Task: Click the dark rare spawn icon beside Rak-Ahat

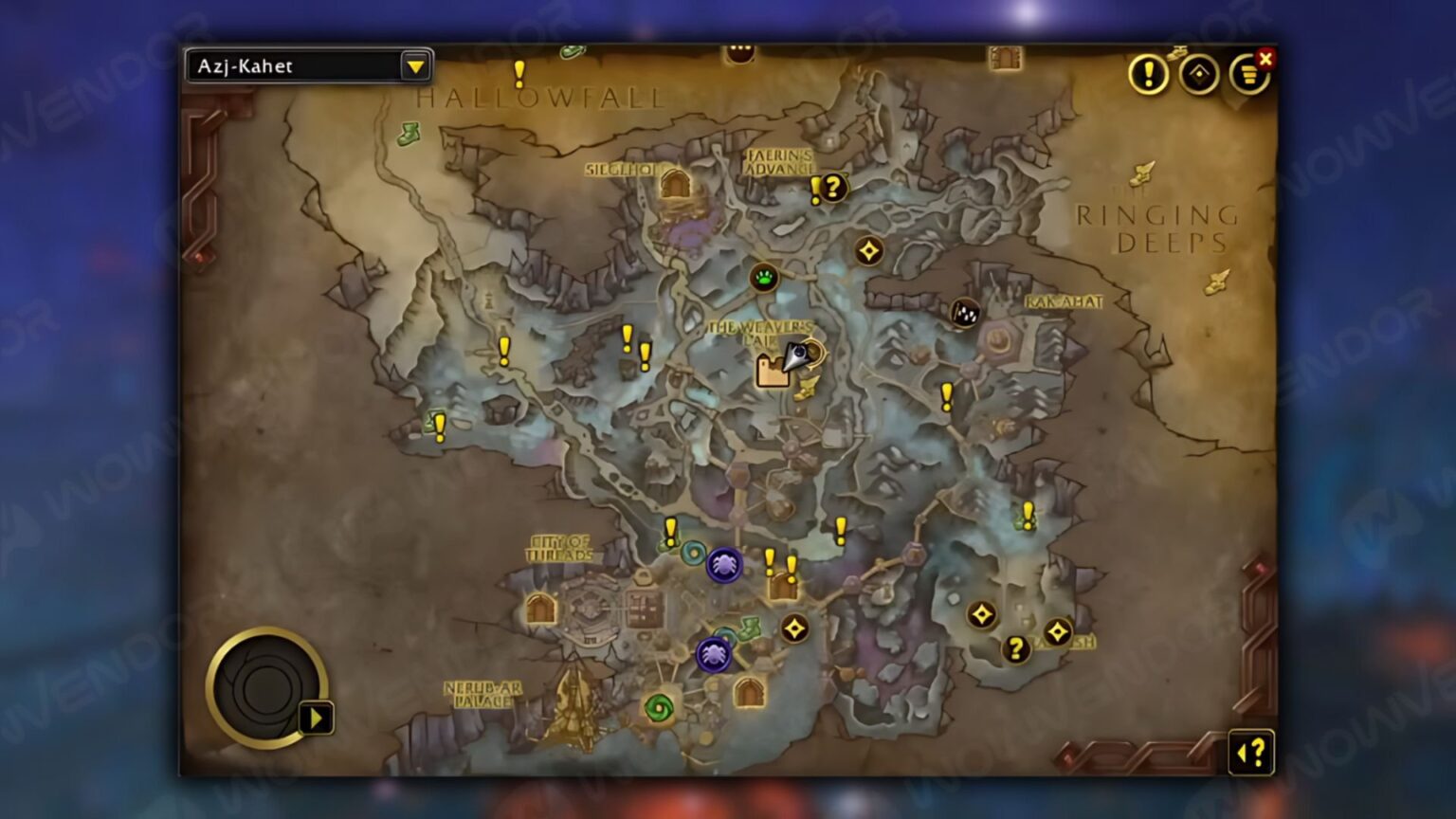Action: [x=965, y=313]
